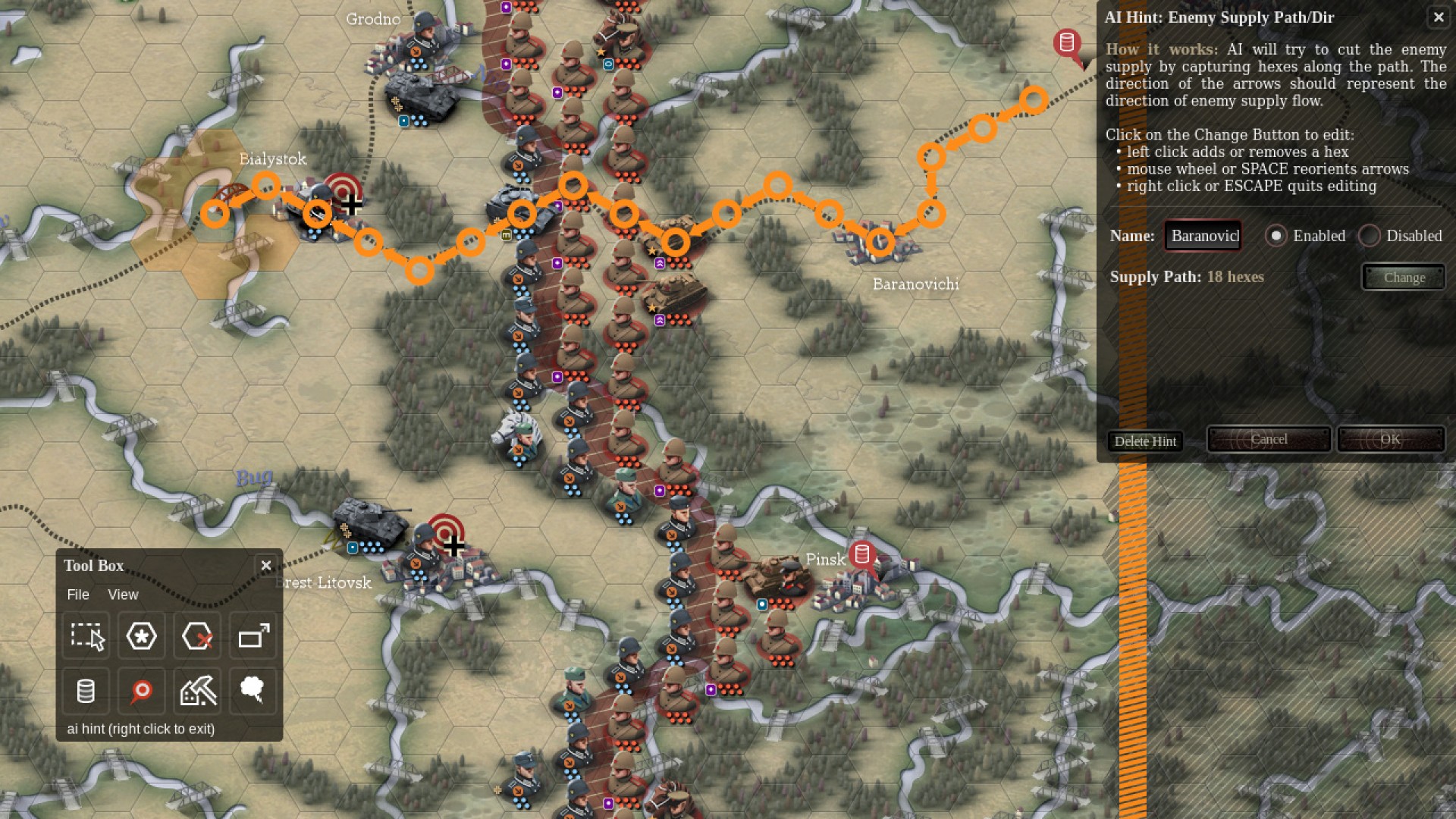Screen dimensions: 1456x819
Task: Cancel the AI hint edit
Action: coord(1269,440)
